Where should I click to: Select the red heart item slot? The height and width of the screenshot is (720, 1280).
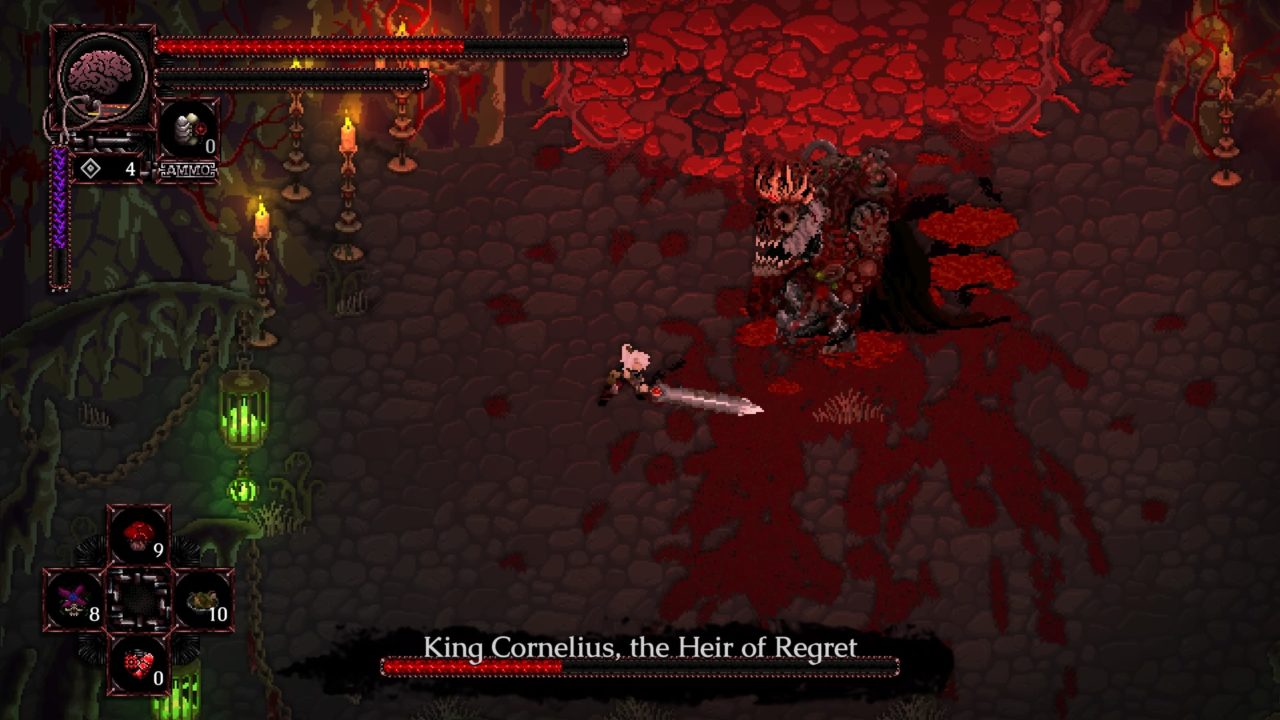point(139,662)
